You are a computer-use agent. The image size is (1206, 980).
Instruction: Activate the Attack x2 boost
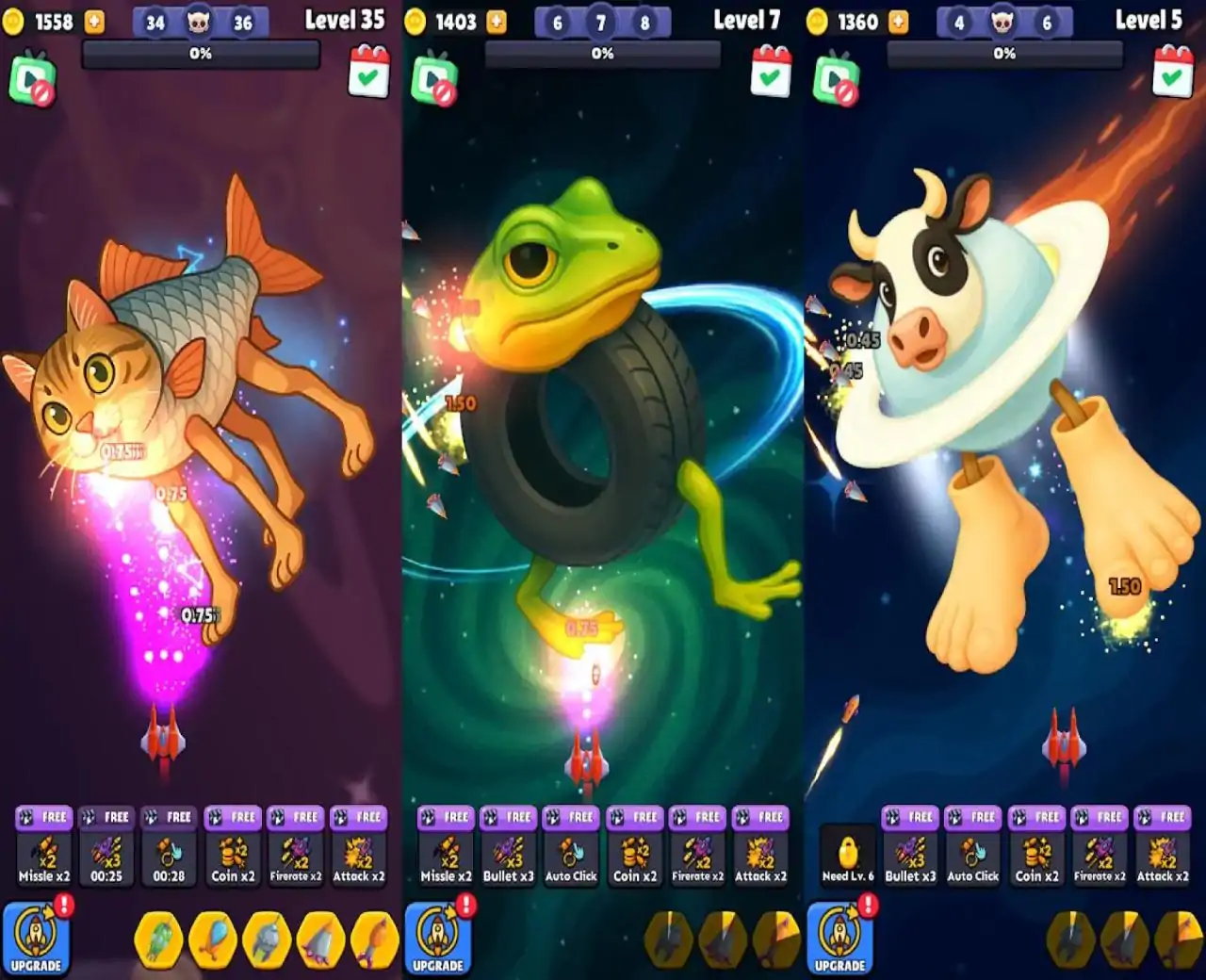[x=360, y=857]
